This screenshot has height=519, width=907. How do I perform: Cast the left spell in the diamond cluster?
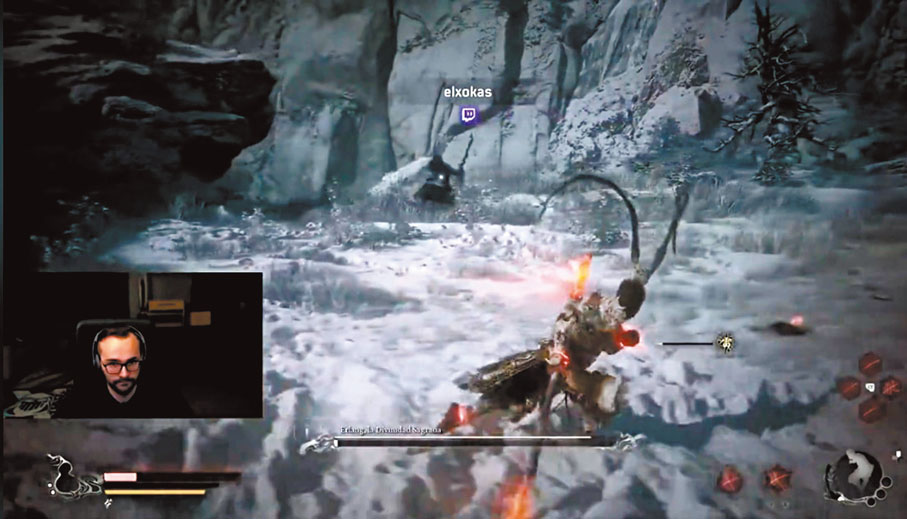pos(849,386)
